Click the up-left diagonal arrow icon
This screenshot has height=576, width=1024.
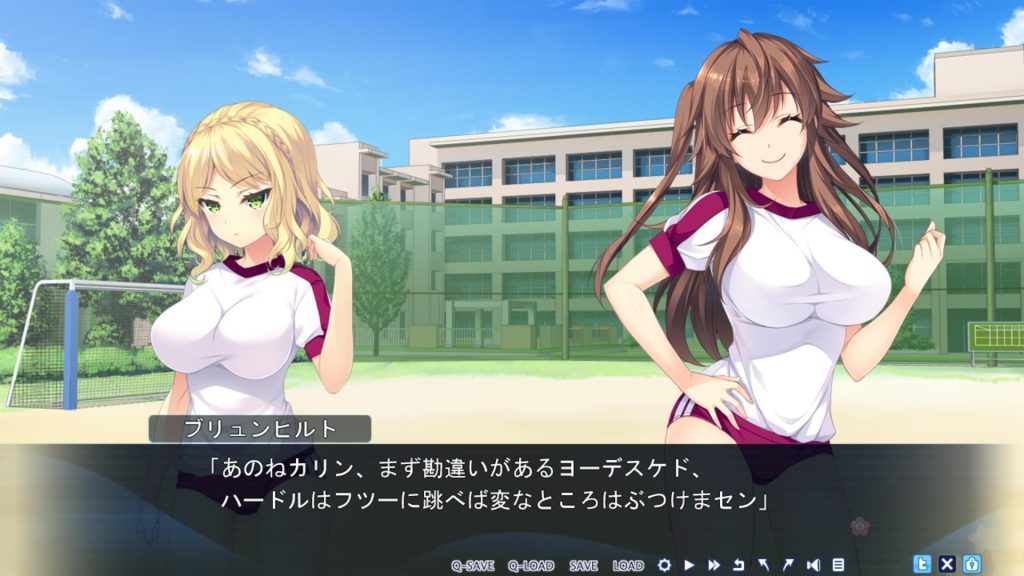coord(764,565)
